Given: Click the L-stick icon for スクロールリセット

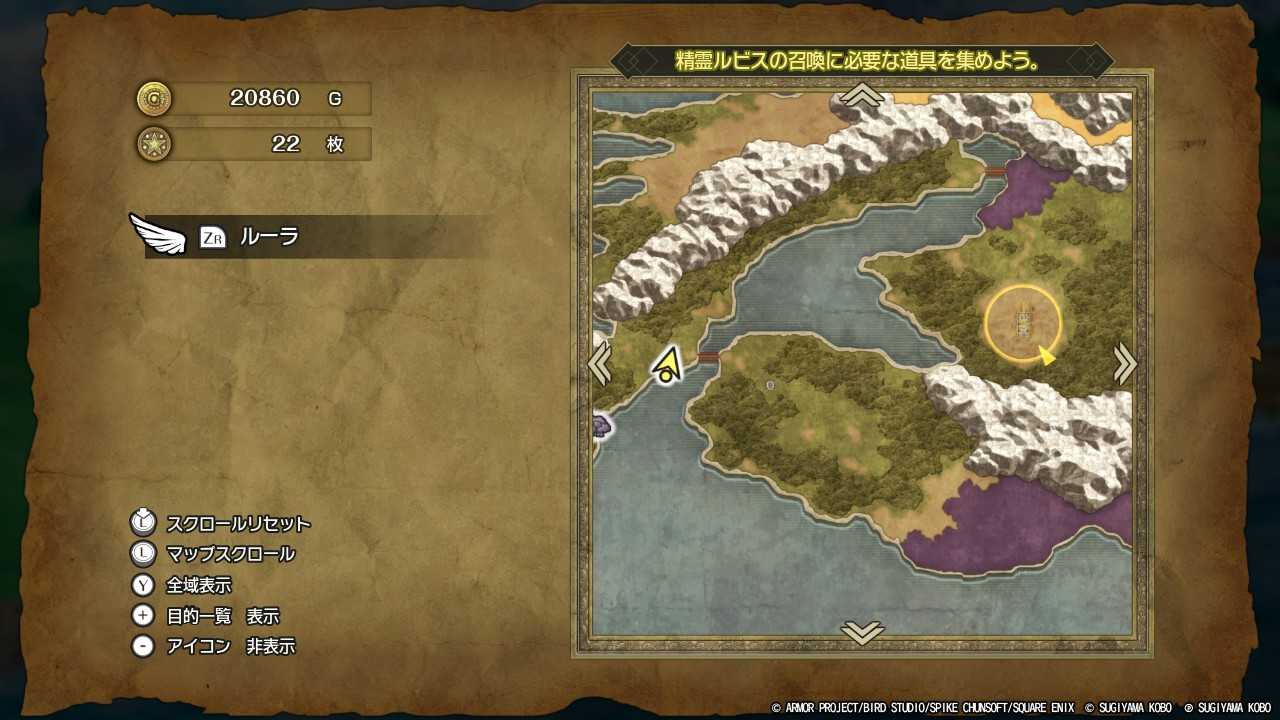Looking at the screenshot, I should pos(143,523).
